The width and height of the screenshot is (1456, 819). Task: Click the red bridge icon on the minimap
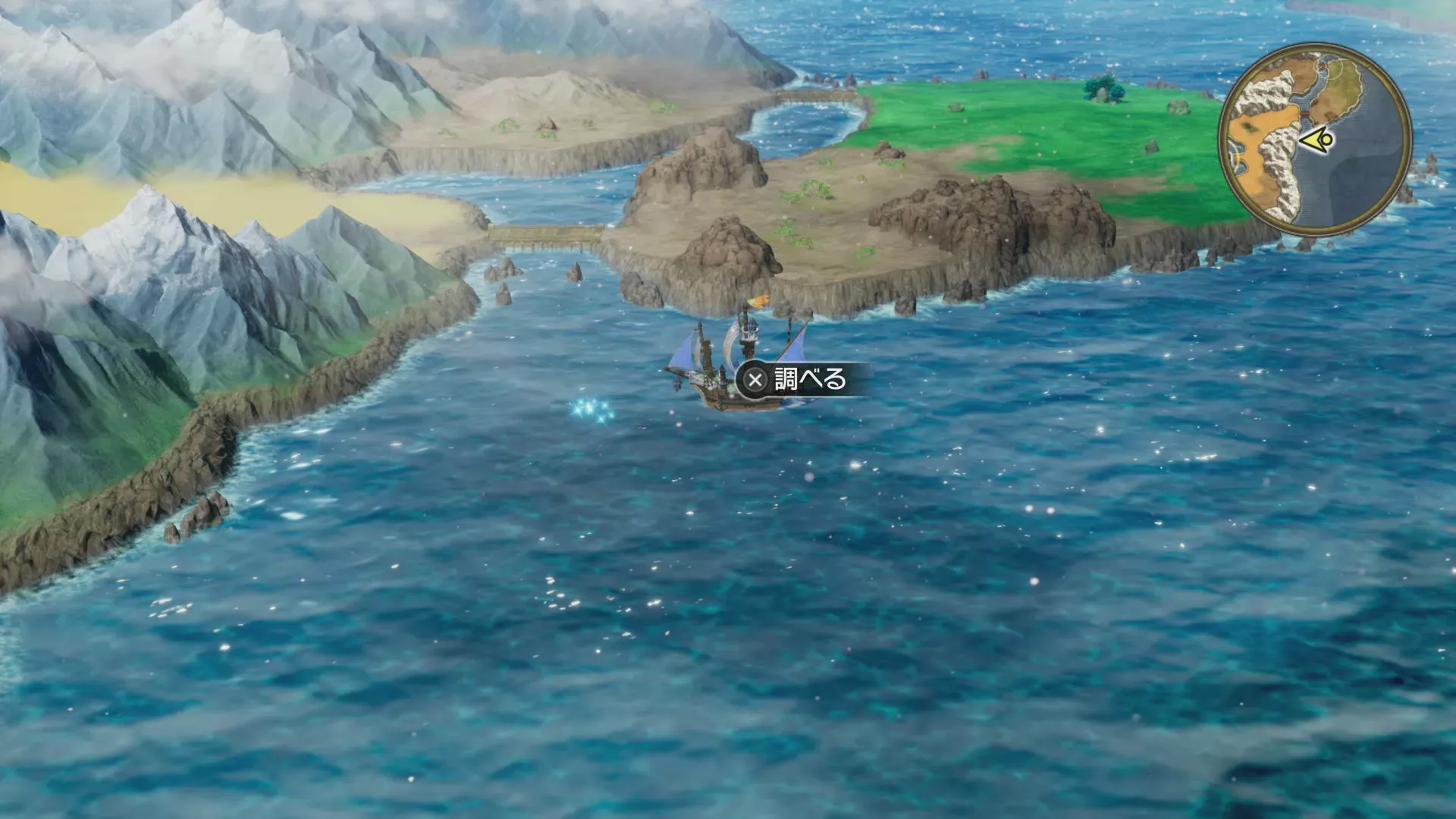1305,115
